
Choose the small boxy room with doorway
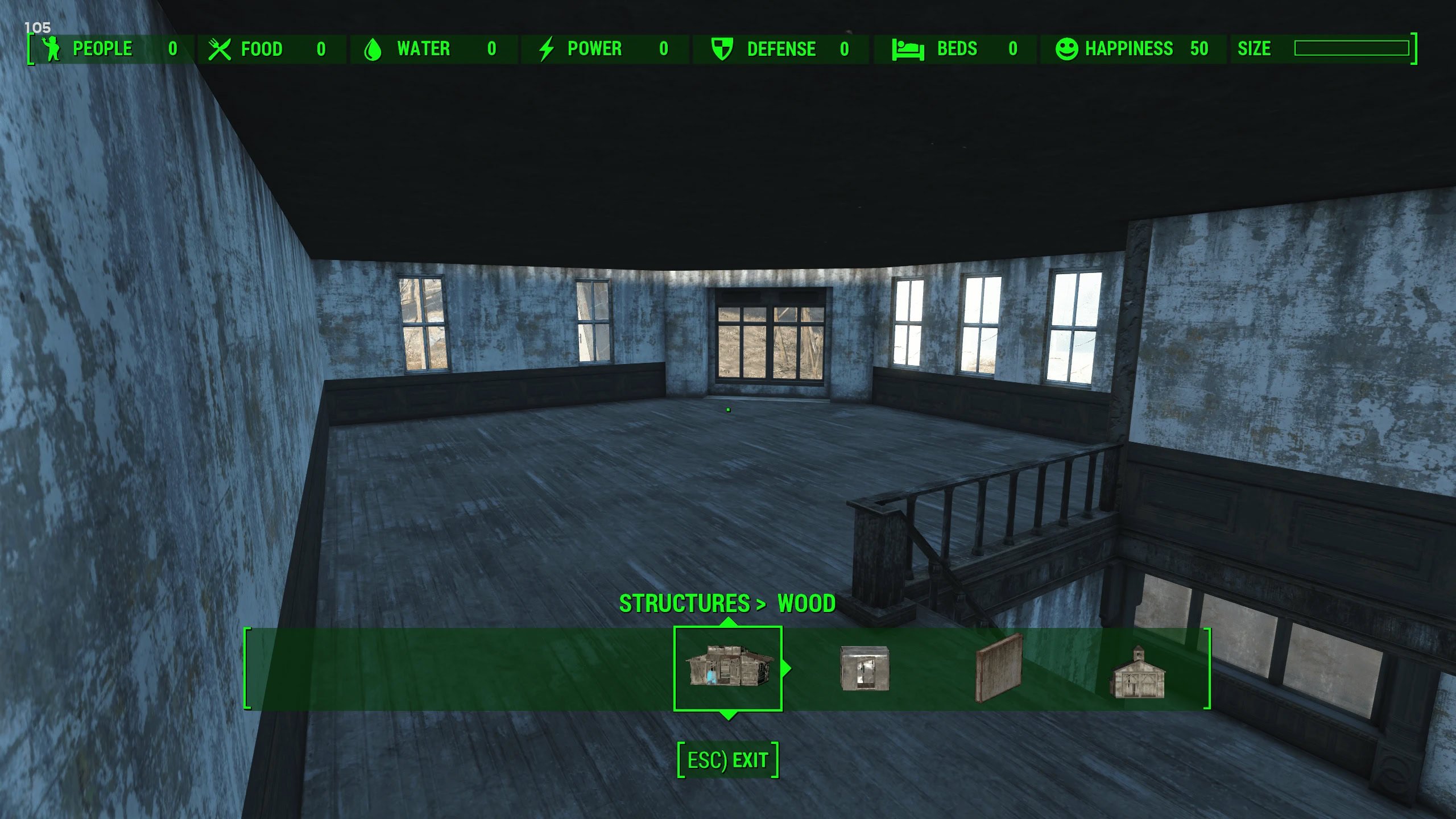click(864, 668)
